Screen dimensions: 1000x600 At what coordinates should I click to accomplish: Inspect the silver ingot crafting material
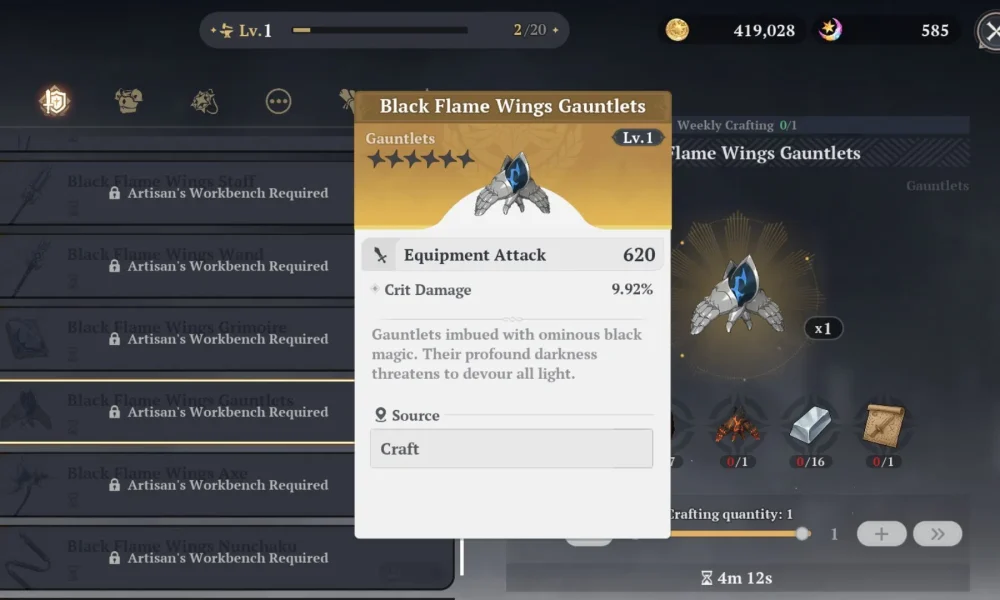coord(810,426)
